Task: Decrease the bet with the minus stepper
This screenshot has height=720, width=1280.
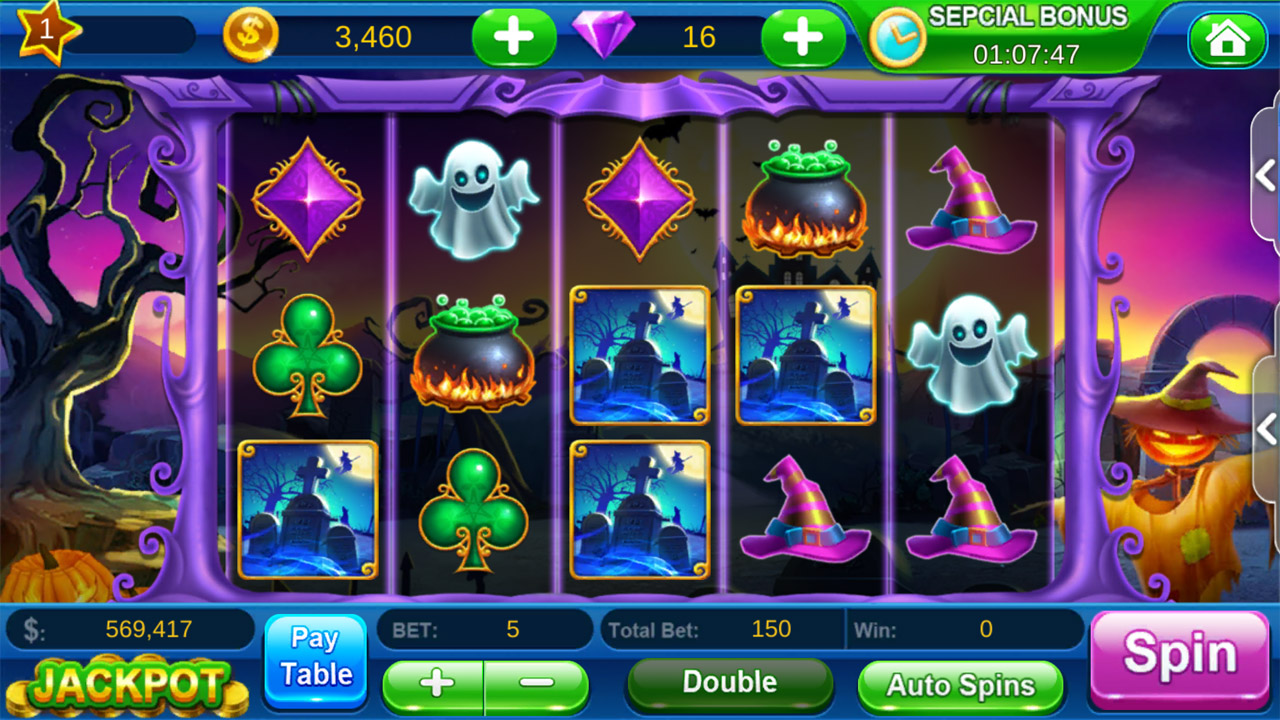Action: [537, 685]
